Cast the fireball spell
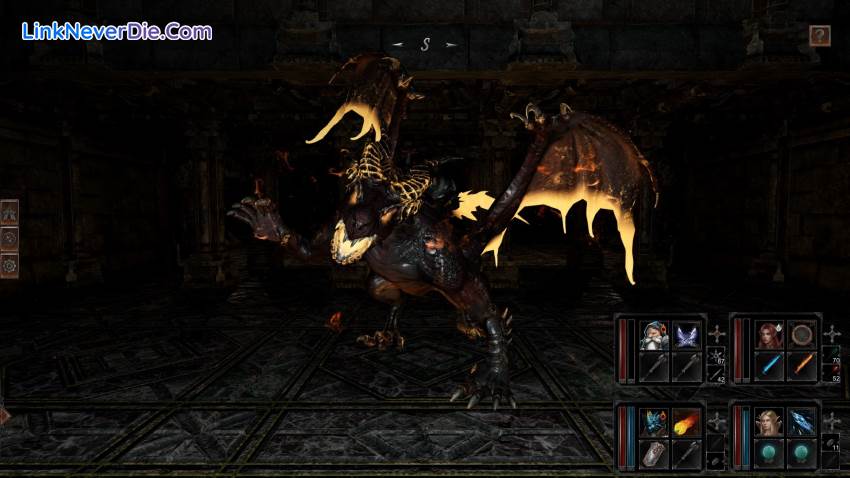850x478 pixels. (x=687, y=422)
